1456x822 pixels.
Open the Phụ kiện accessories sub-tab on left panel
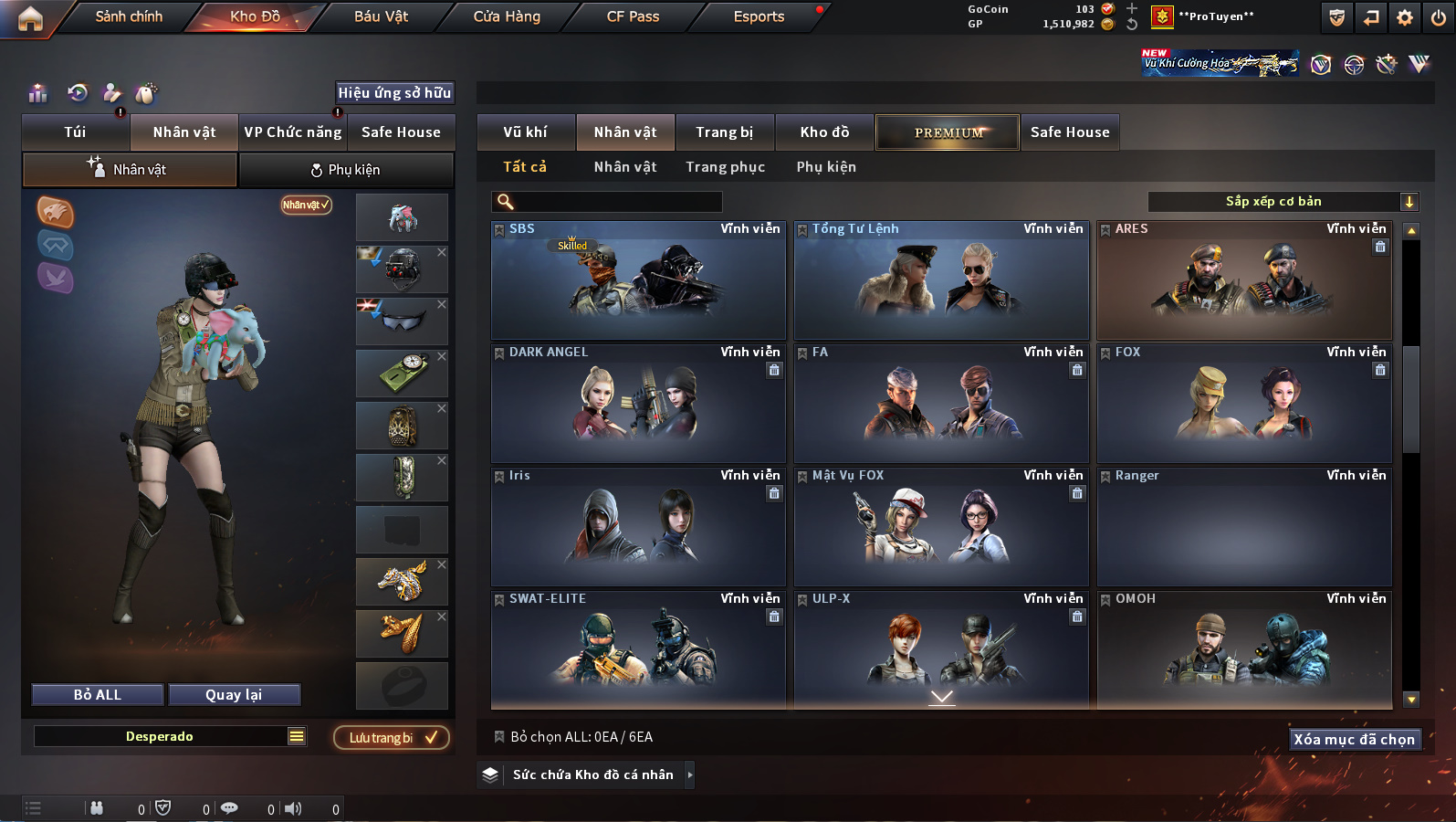pyautogui.click(x=346, y=170)
